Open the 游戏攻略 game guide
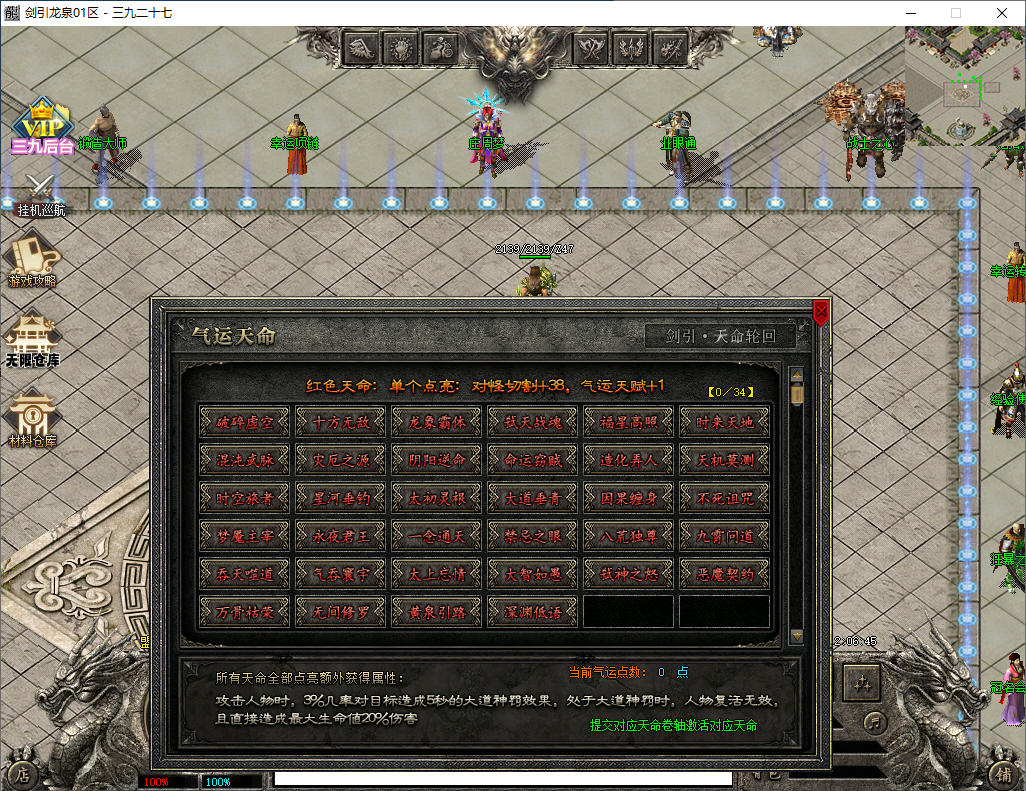Image resolution: width=1026 pixels, height=791 pixels. tap(32, 260)
